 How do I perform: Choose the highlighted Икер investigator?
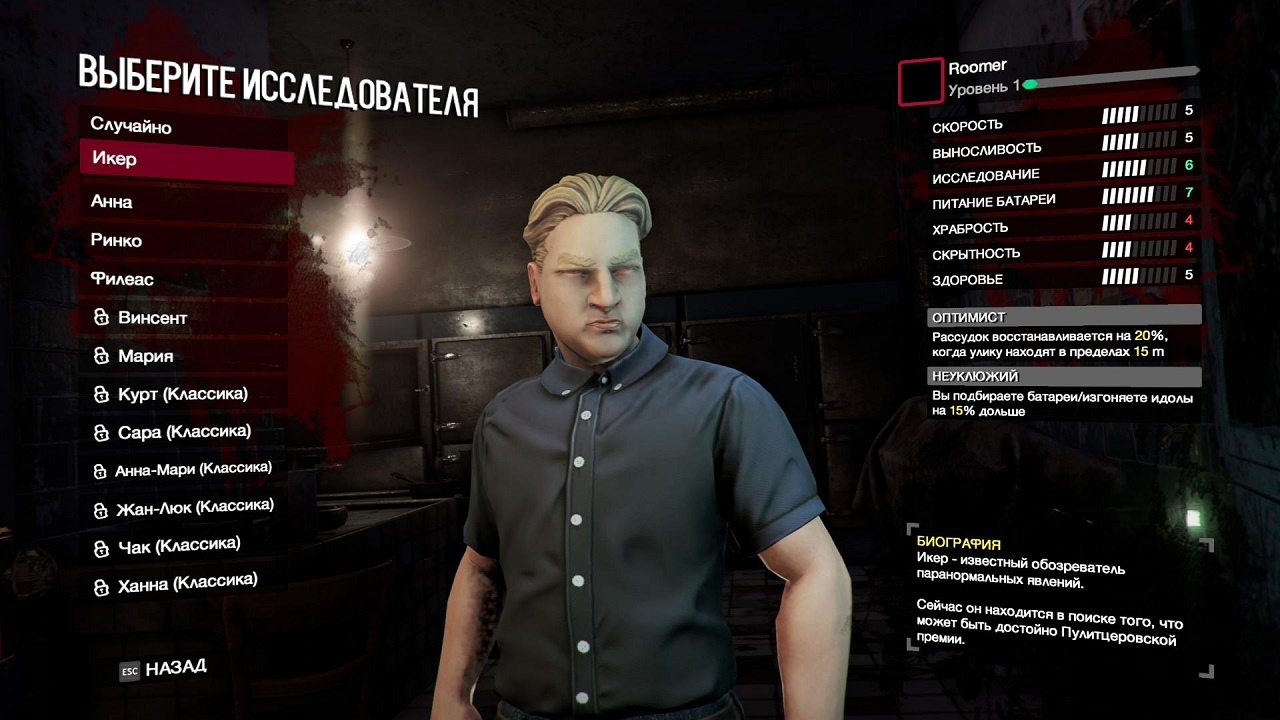pos(186,160)
